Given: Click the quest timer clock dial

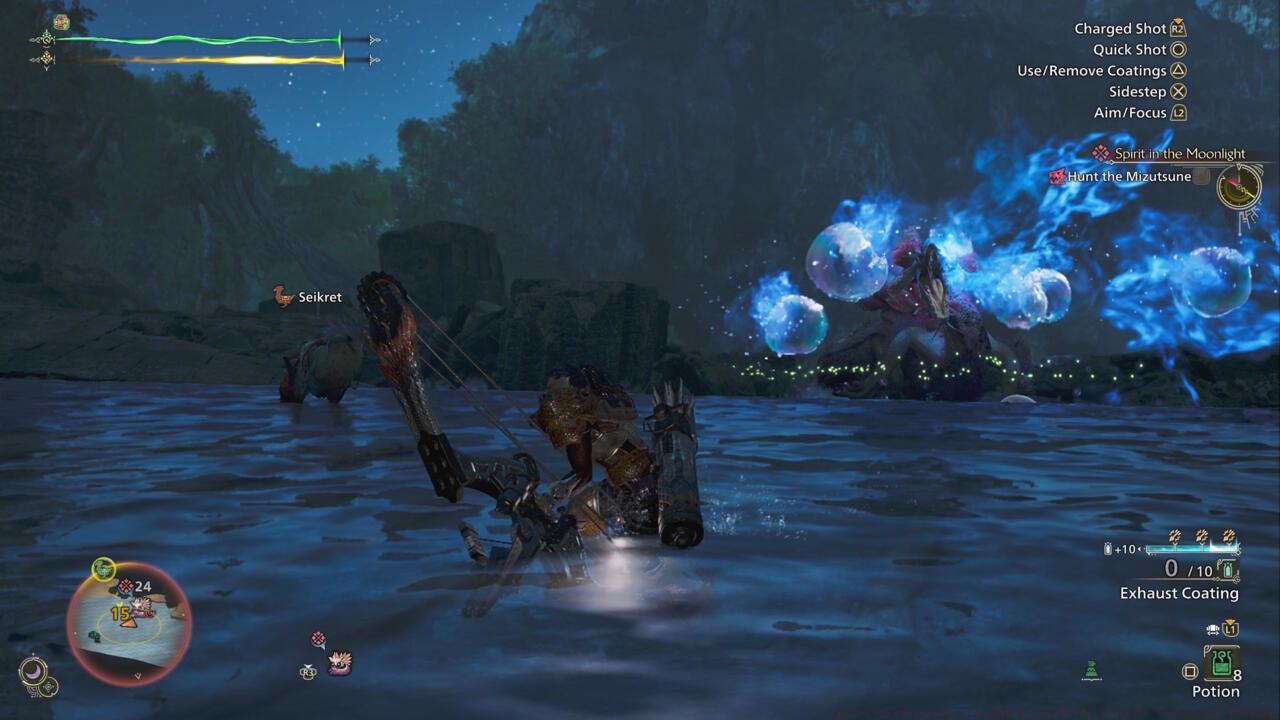Looking at the screenshot, I should coord(1239,186).
